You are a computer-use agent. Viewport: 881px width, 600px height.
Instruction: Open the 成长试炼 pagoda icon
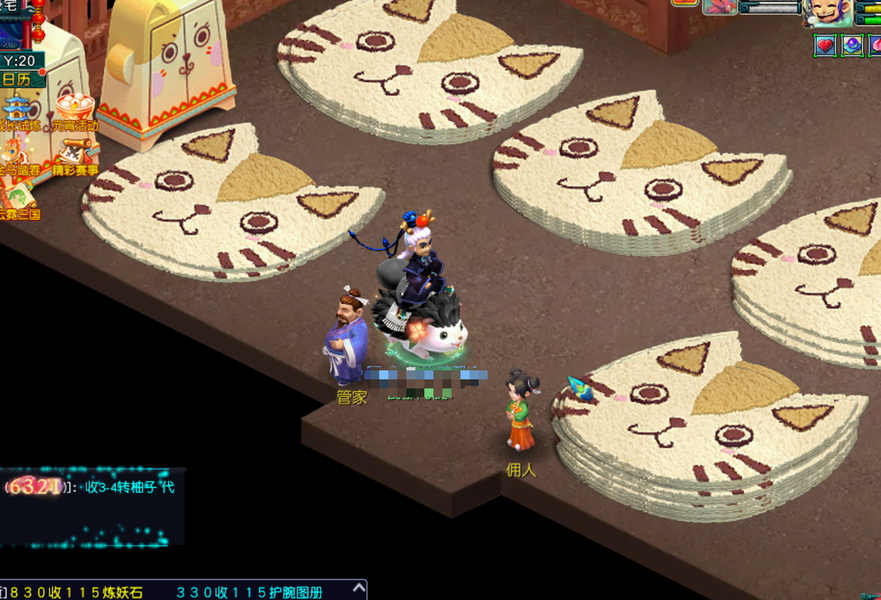(17, 112)
